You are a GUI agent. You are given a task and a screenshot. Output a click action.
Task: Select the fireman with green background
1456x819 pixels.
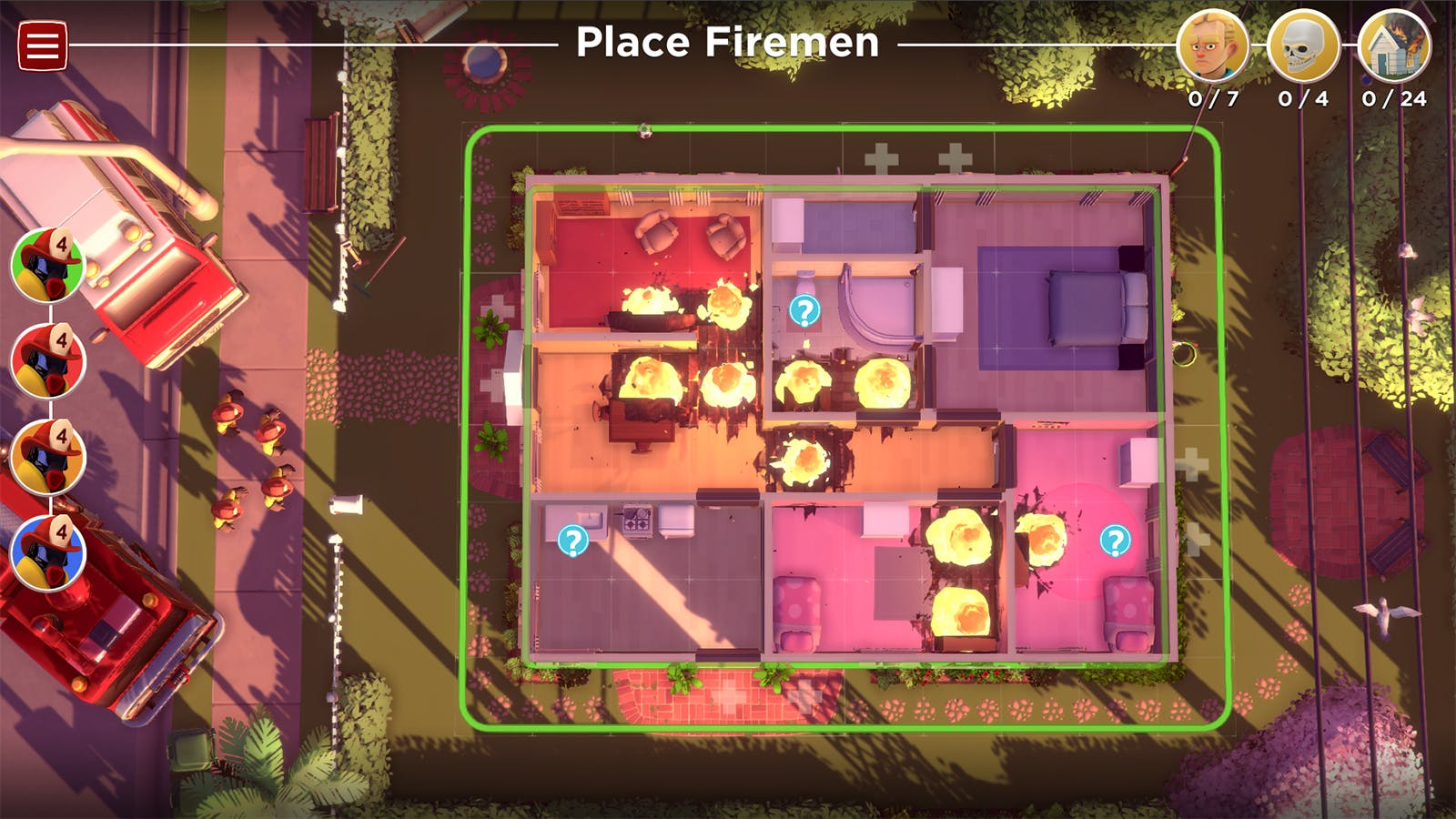[x=48, y=265]
